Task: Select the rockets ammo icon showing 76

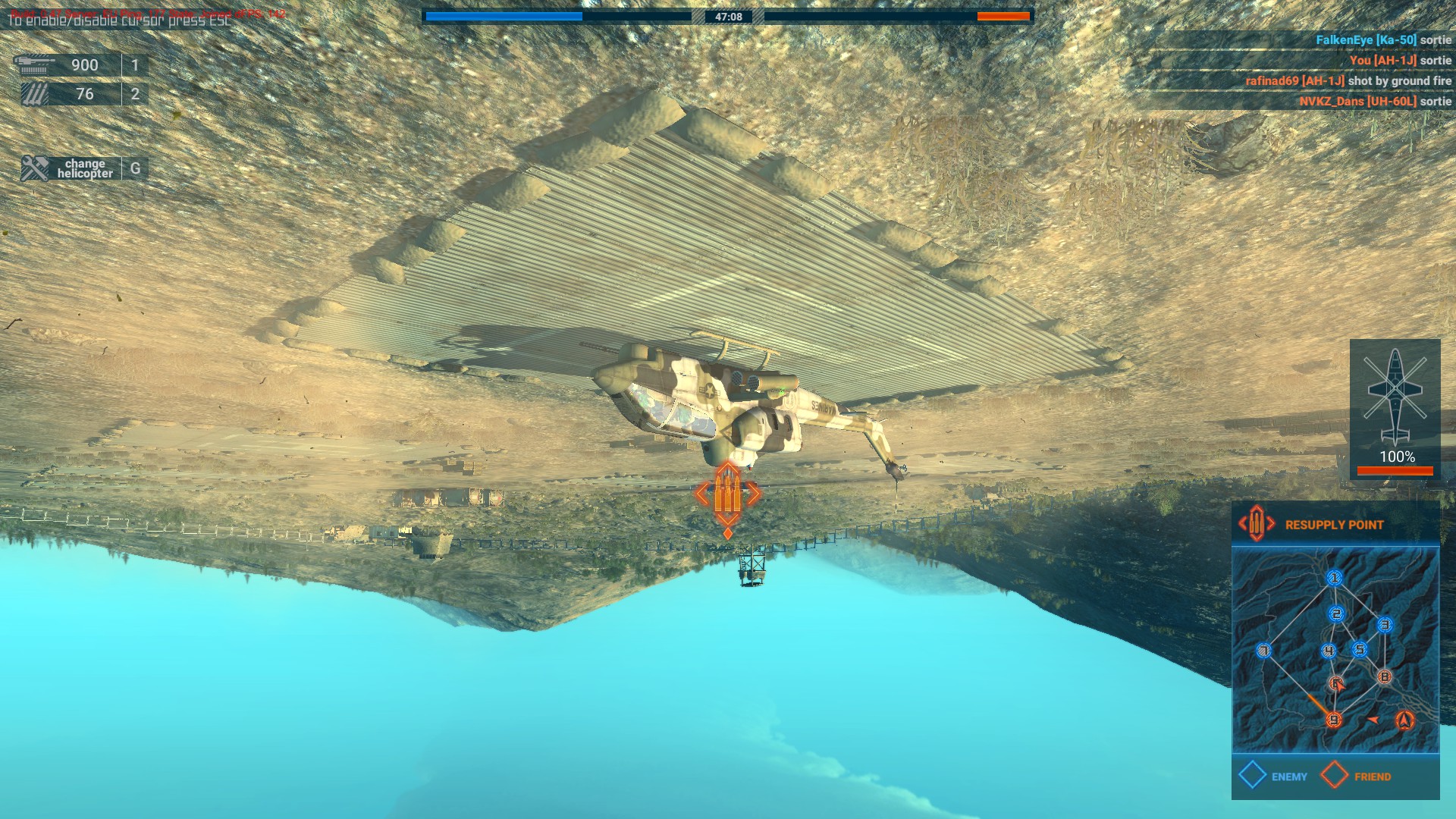Action: (x=34, y=93)
